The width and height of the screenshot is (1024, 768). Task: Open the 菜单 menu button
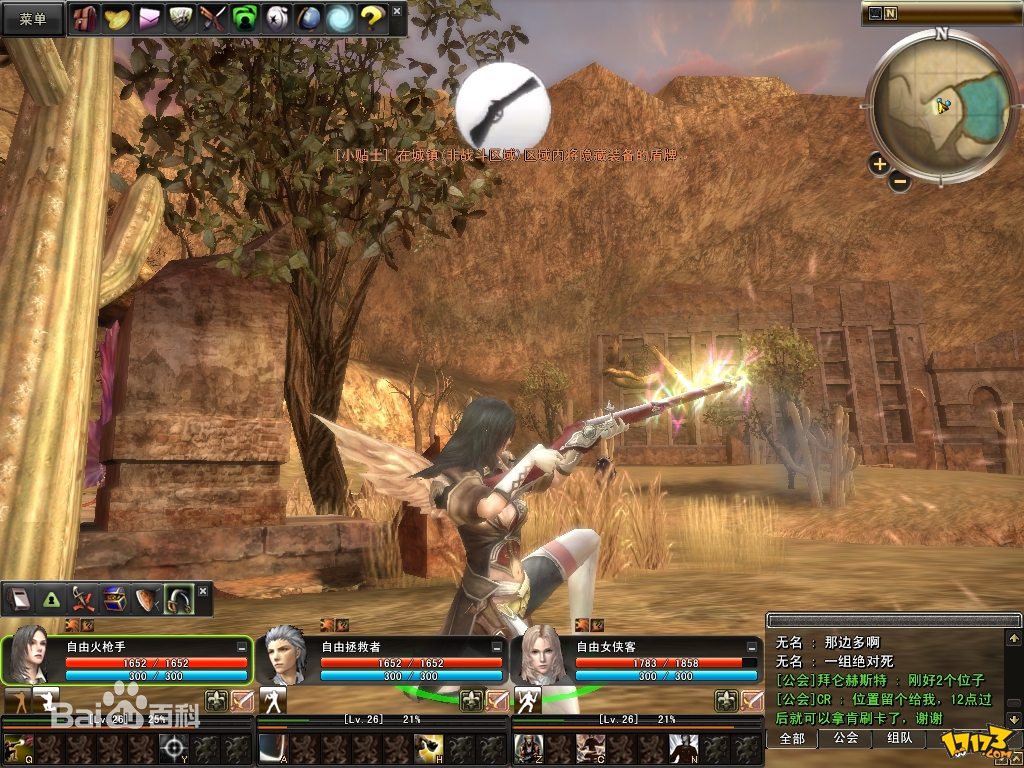pyautogui.click(x=33, y=19)
